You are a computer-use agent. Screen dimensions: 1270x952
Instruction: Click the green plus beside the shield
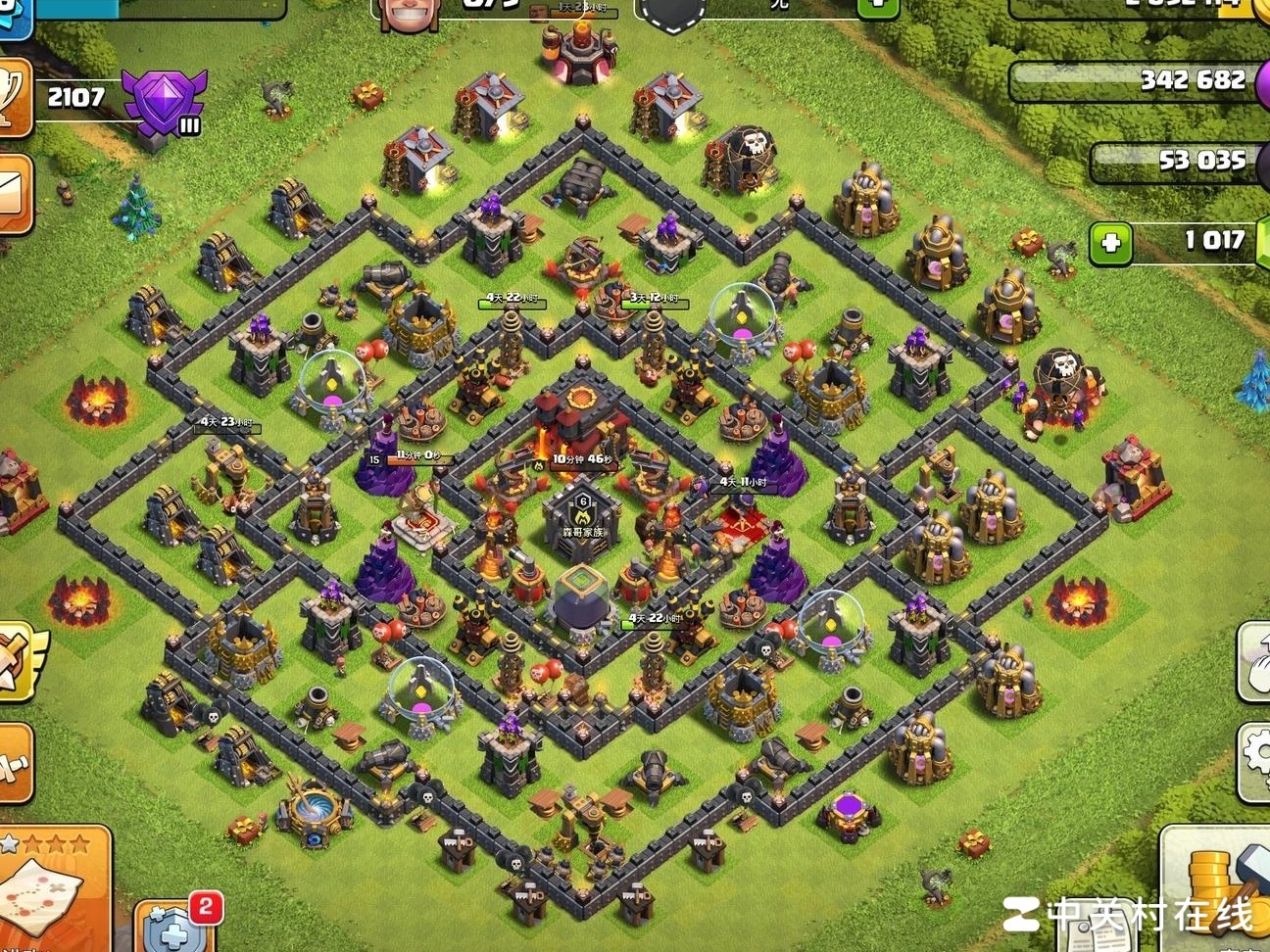tap(878, 6)
